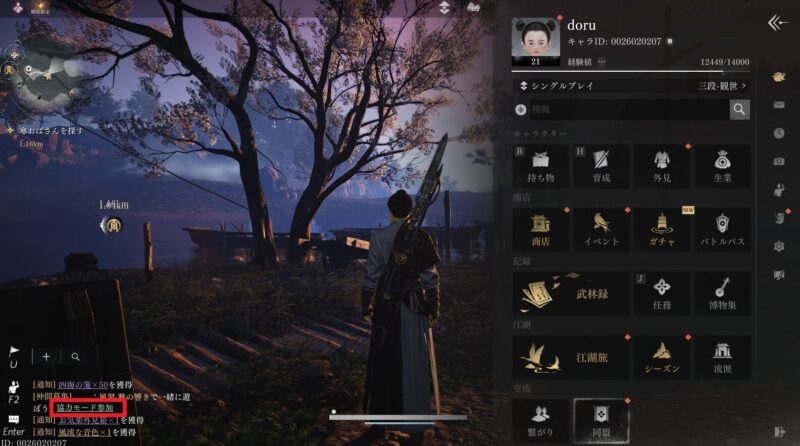This screenshot has width=800, height=446.
Task: Close the menu panel with the back arrow
Action: tap(777, 24)
